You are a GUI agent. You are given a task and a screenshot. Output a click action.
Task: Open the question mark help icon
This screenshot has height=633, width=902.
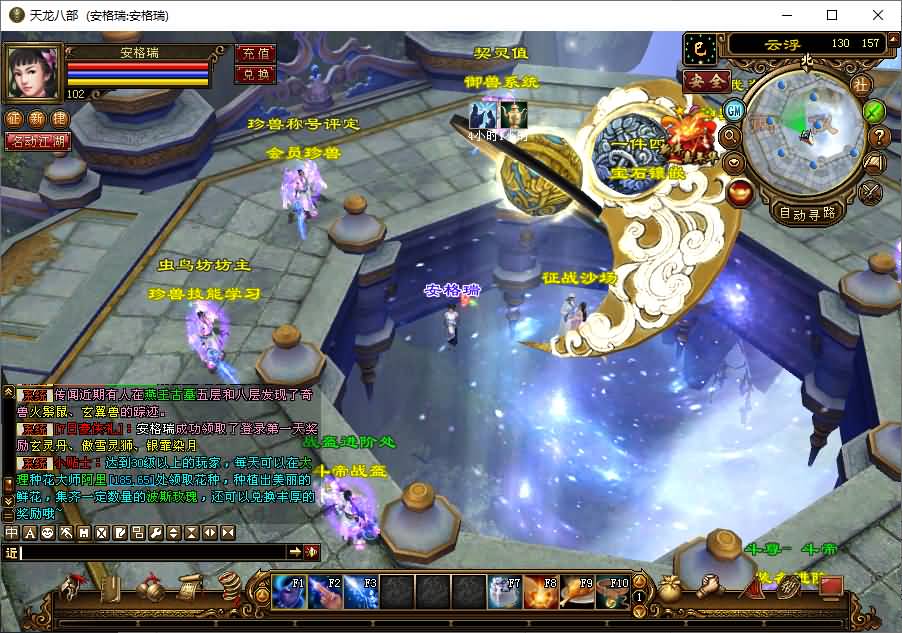pyautogui.click(x=879, y=137)
